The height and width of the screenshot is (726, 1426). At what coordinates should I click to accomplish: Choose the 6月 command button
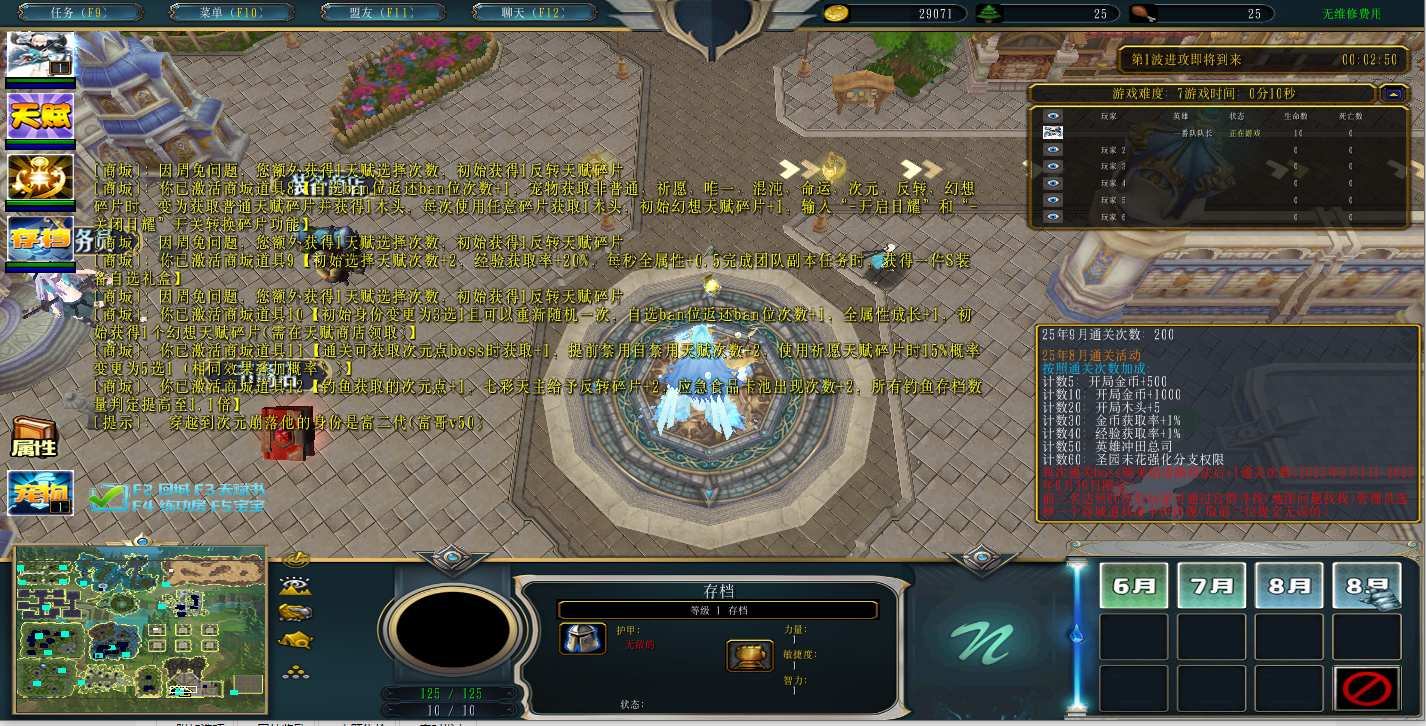[x=1133, y=585]
